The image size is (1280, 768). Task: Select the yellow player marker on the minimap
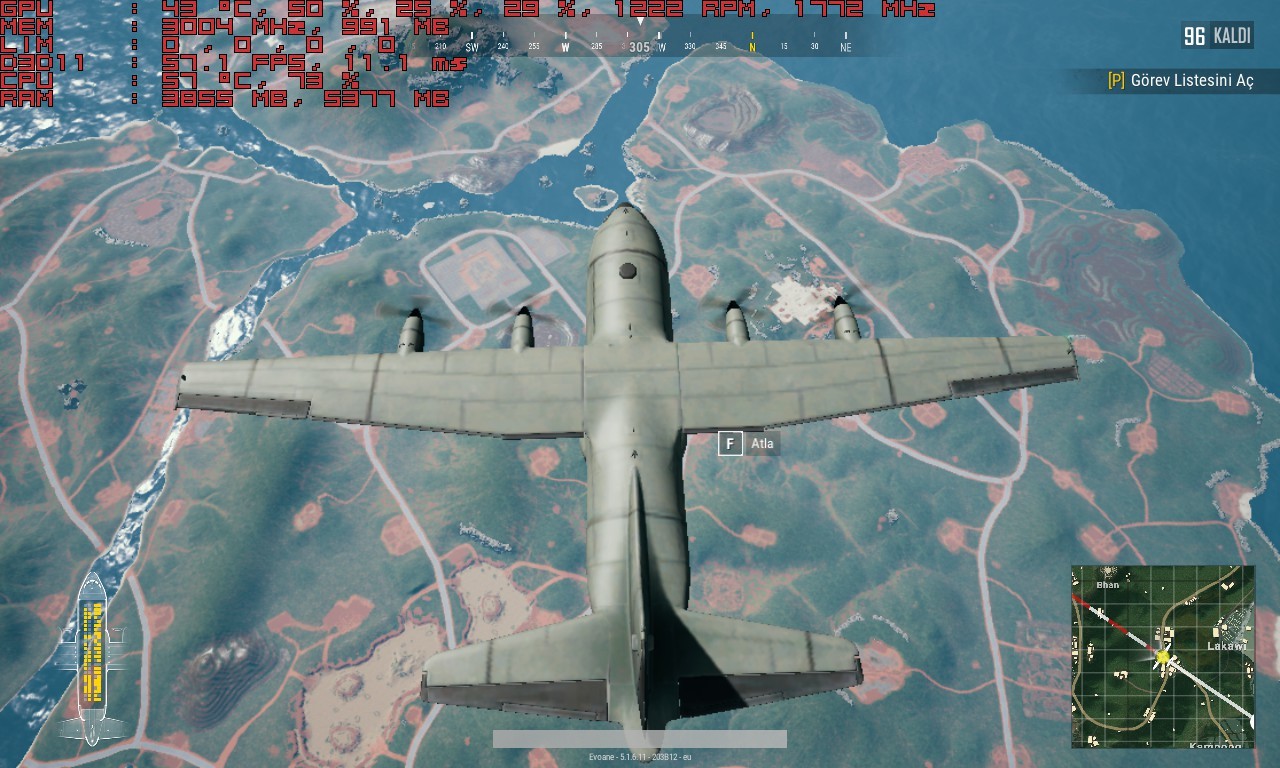(x=1162, y=655)
